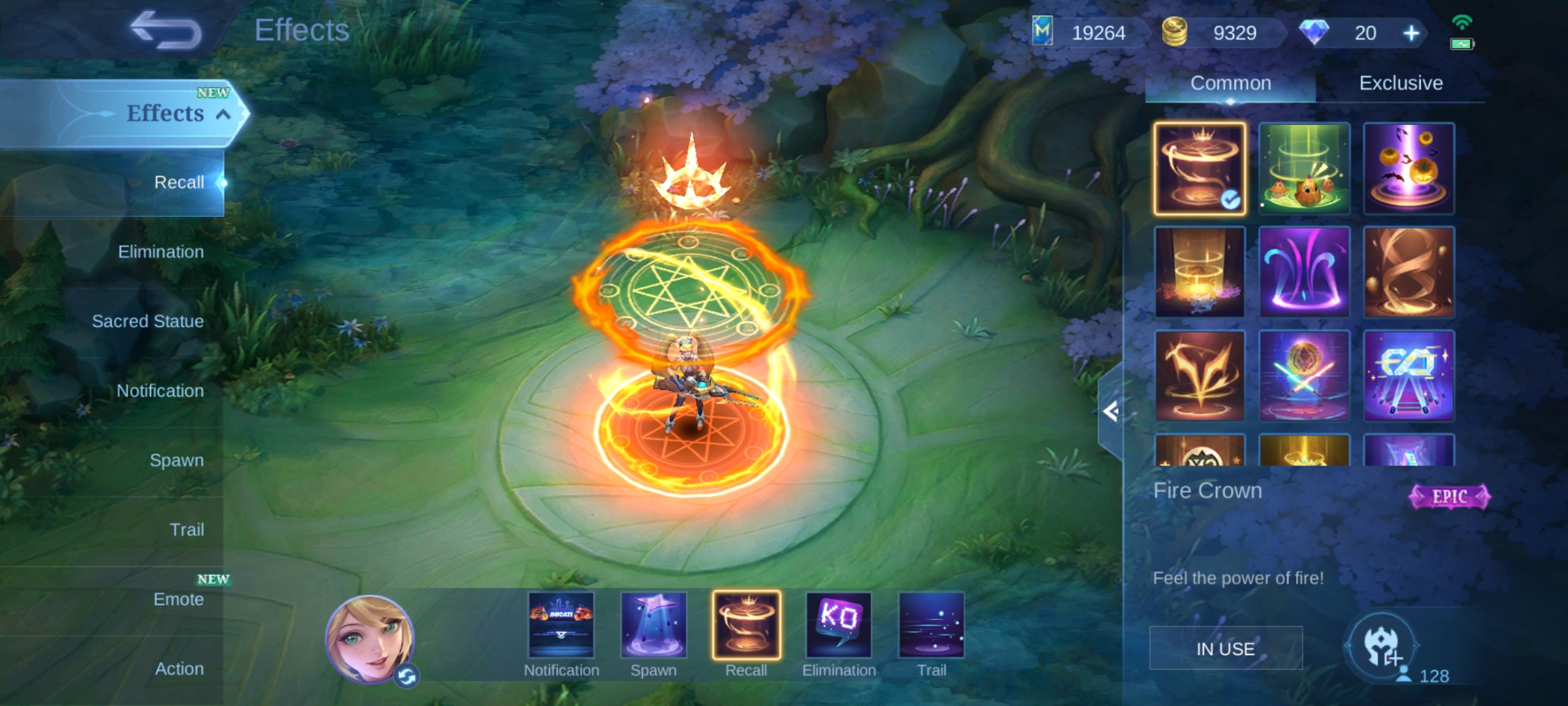1568x706 pixels.
Task: Change hero via the portrait icon
Action: [370, 639]
